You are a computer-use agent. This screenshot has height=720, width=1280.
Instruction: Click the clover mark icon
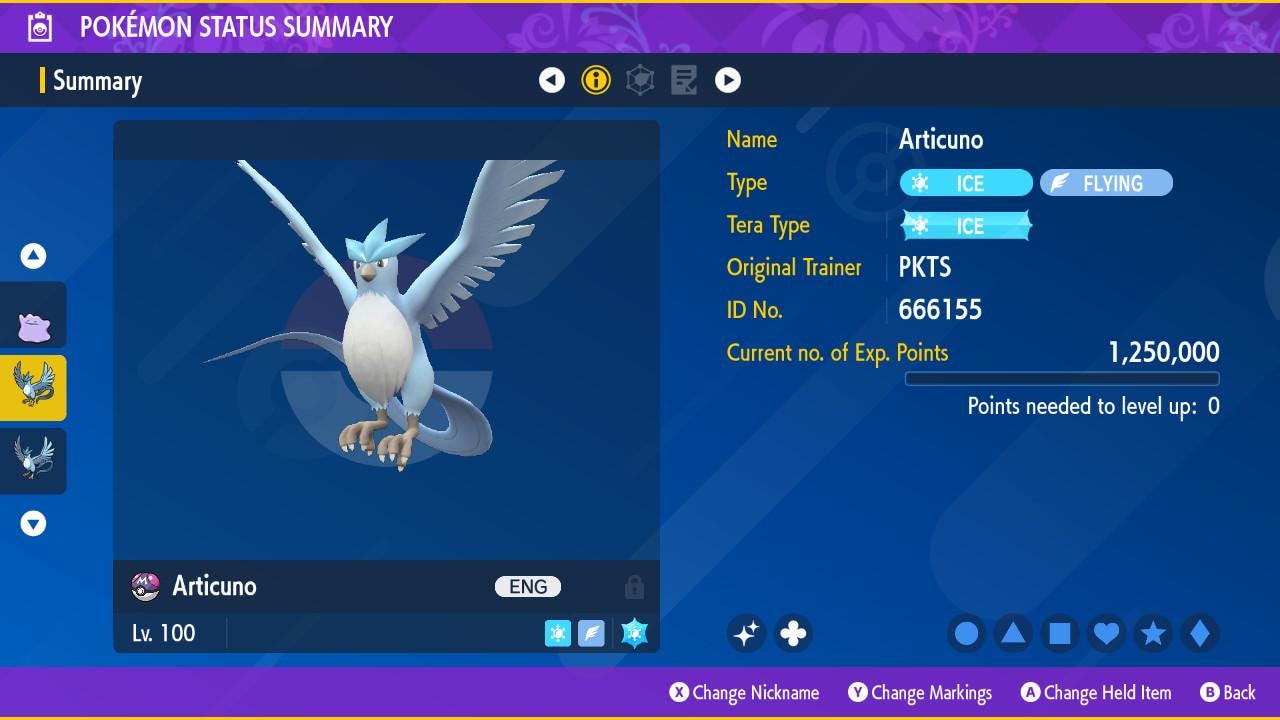point(793,633)
